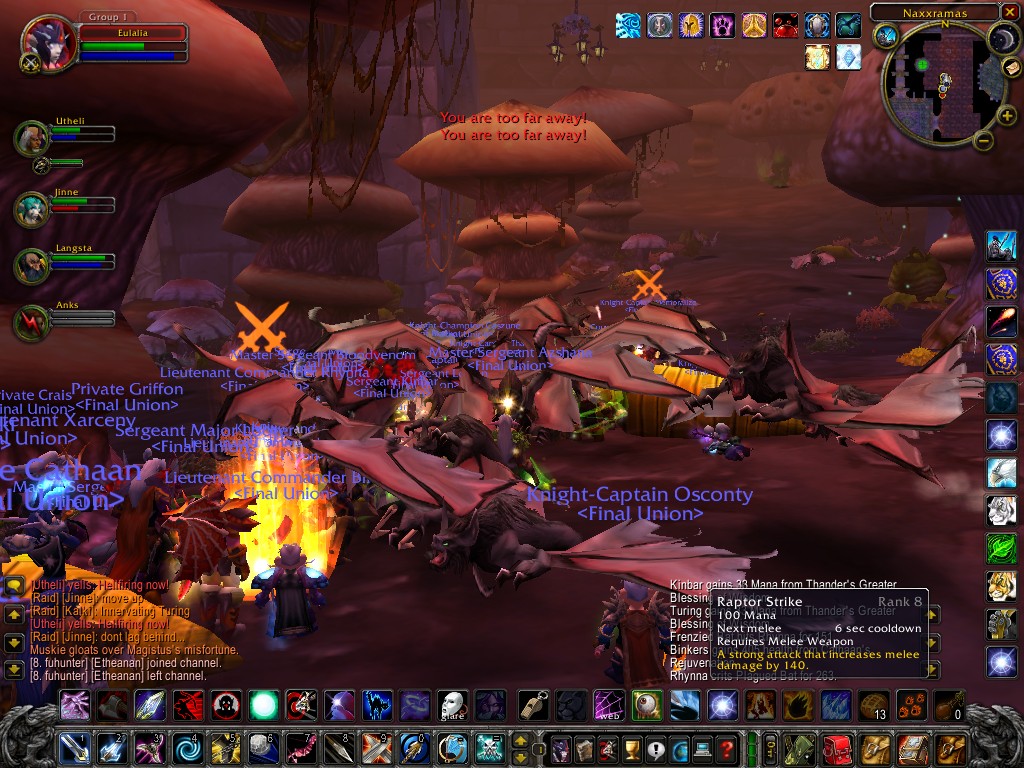Viewport: 1024px width, 768px height.
Task: Zoom in on the minimap
Action: click(1007, 116)
